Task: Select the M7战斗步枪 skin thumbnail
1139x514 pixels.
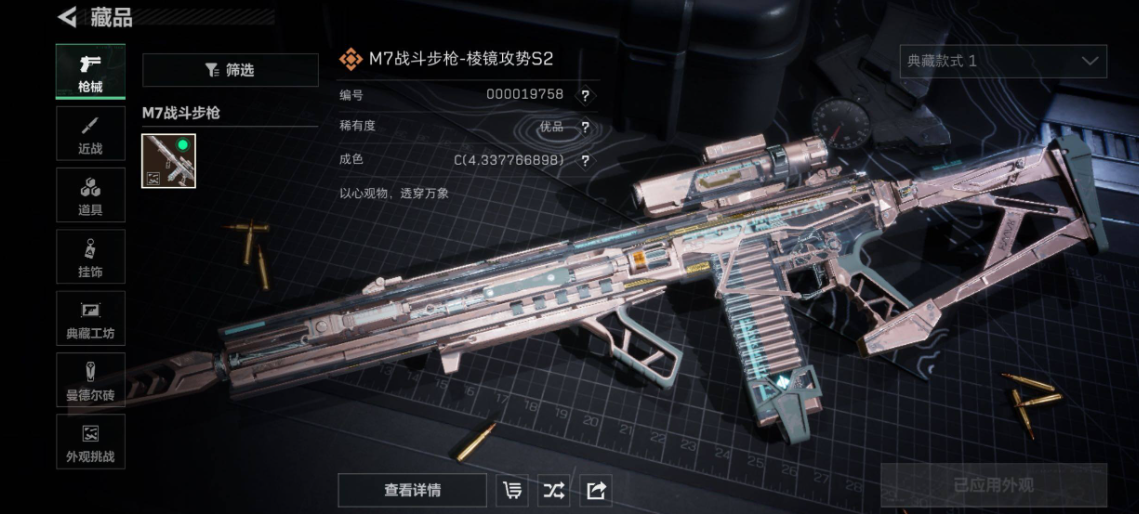Action: pos(169,161)
